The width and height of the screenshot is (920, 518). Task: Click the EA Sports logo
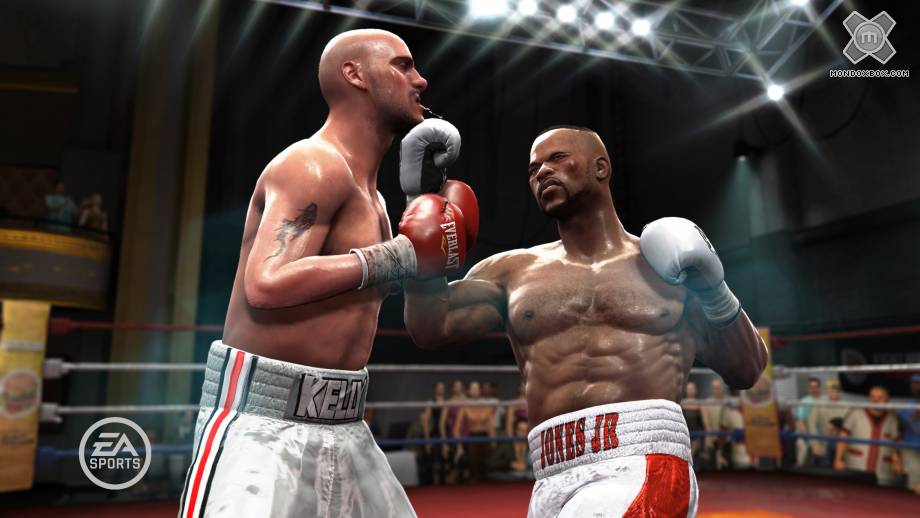[x=115, y=453]
